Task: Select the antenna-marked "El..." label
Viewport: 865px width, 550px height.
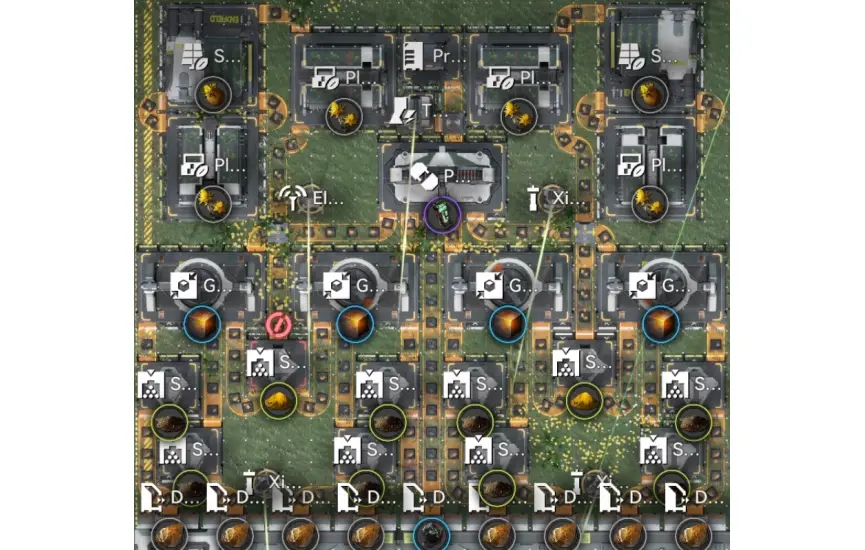Action: point(312,197)
